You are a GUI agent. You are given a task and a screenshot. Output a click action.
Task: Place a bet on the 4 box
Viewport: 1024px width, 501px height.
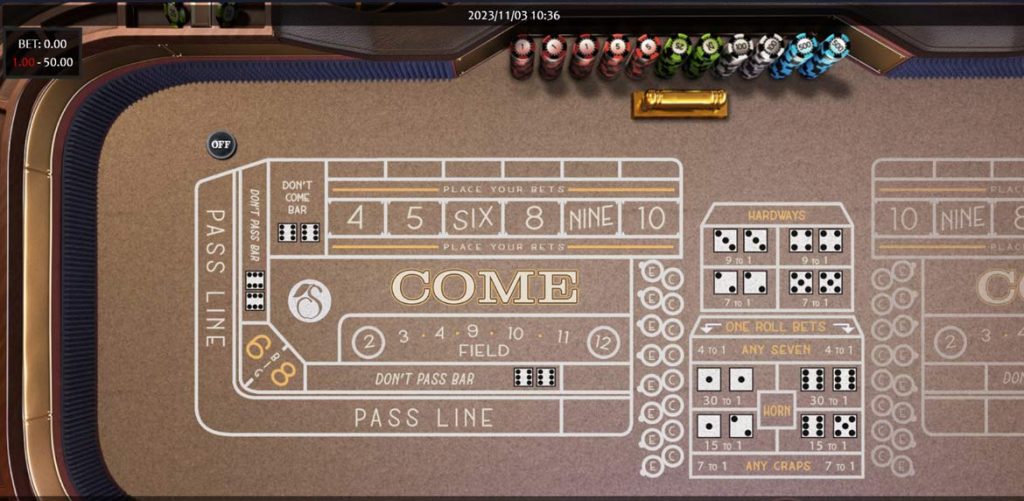click(x=355, y=218)
